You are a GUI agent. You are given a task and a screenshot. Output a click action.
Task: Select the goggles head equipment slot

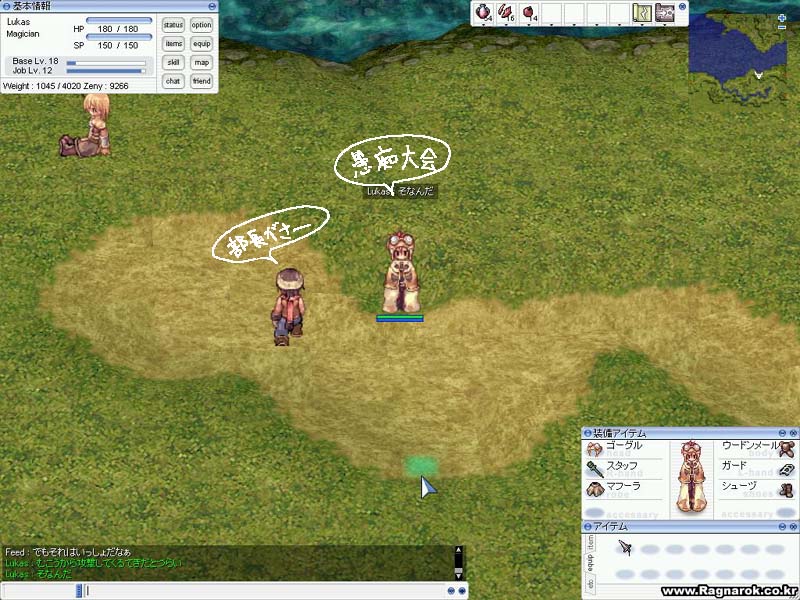coord(595,449)
